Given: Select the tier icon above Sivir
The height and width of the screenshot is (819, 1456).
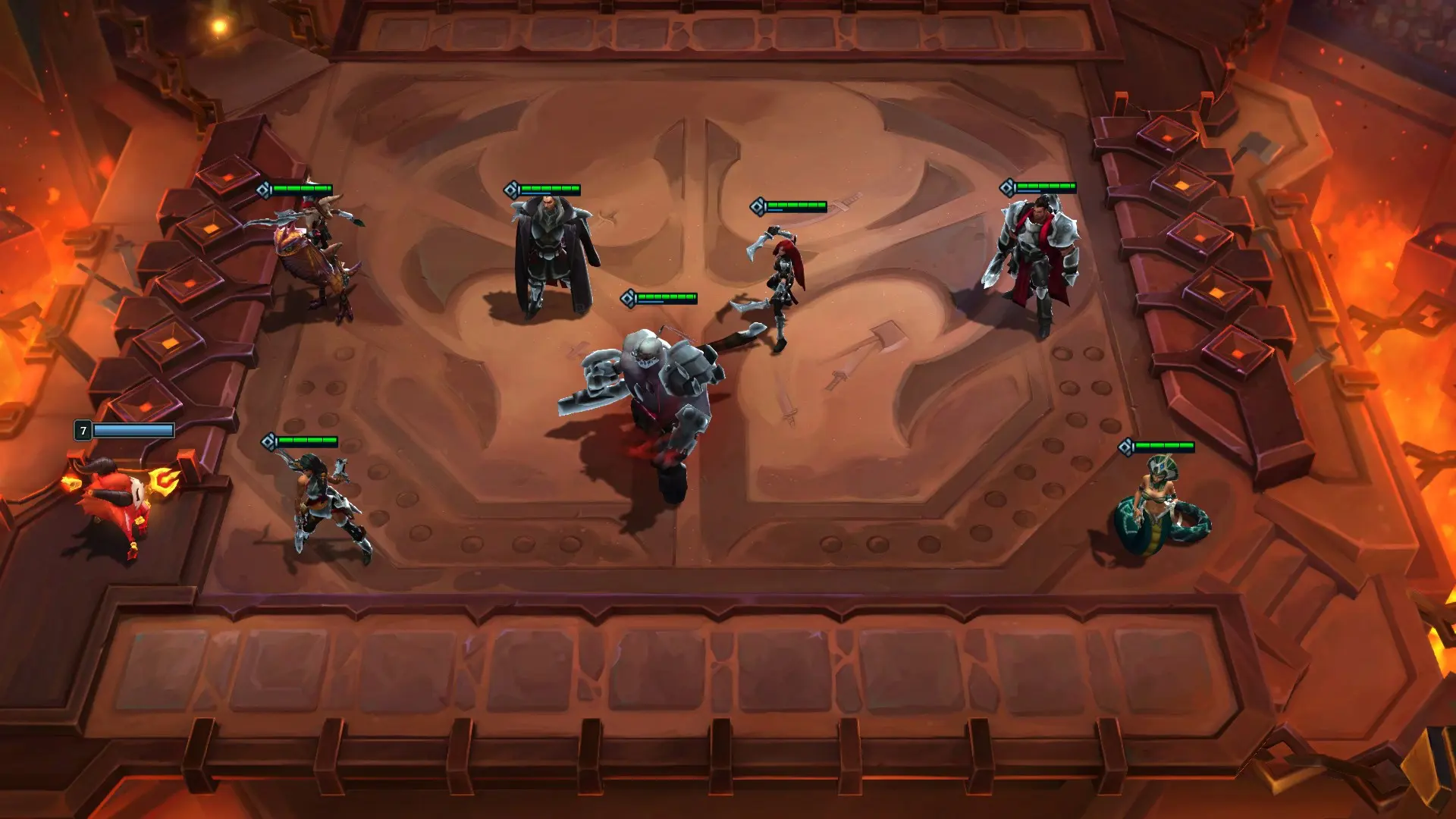Looking at the screenshot, I should pyautogui.click(x=268, y=440).
